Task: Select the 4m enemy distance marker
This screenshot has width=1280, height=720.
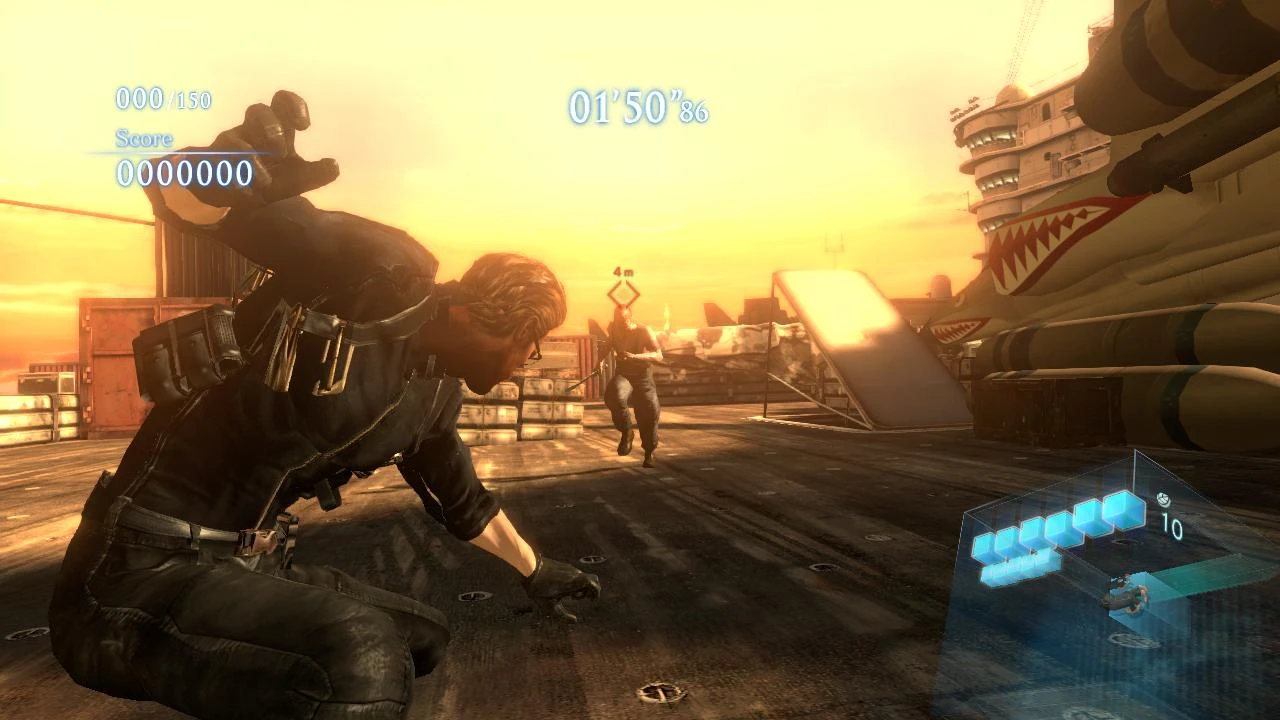Action: [622, 270]
